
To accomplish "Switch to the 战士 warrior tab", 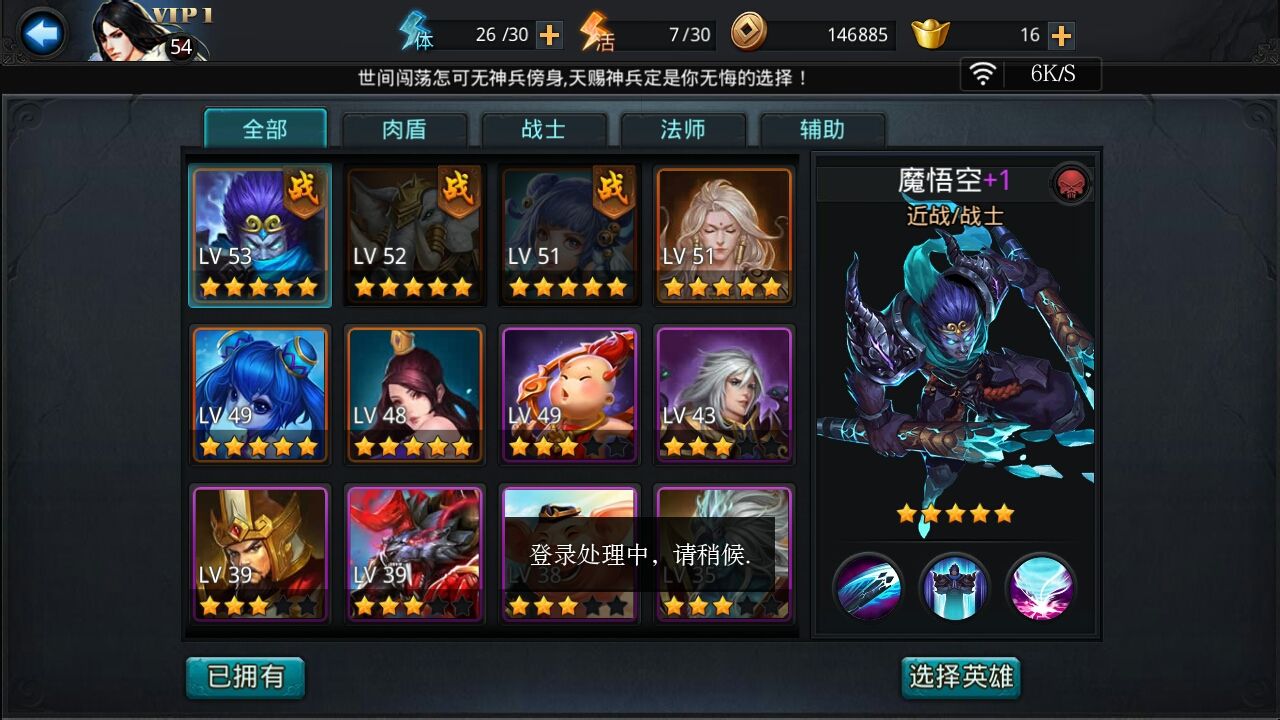I will 544,129.
